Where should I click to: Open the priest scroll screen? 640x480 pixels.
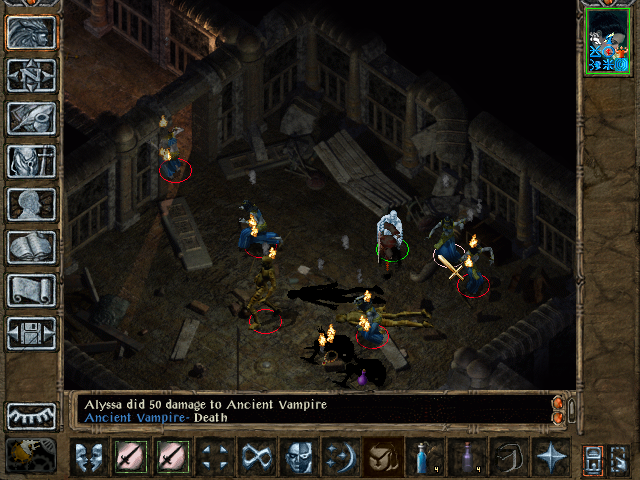31,290
